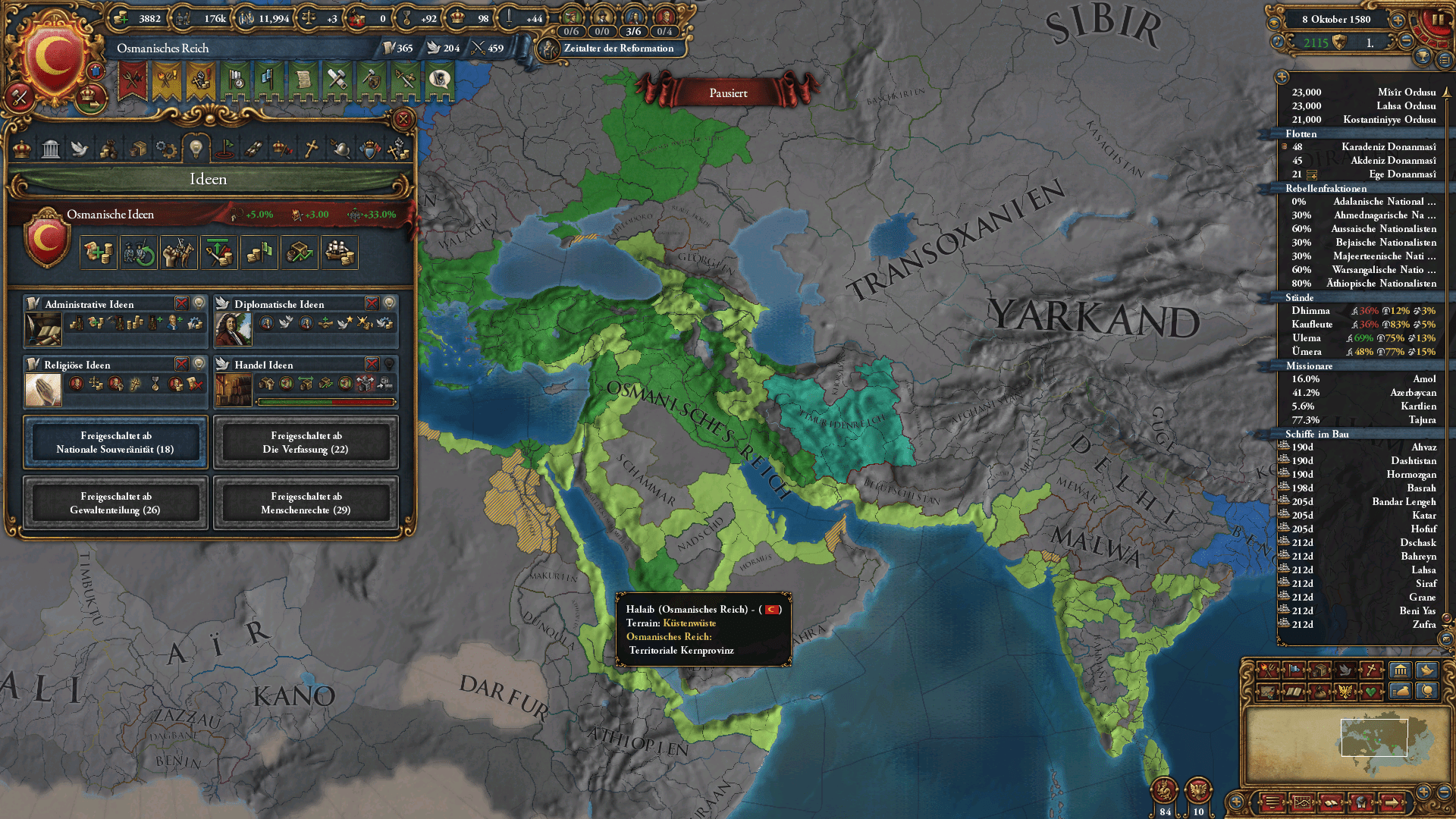Select the trade goods mapmode crate icon

(x=1320, y=670)
